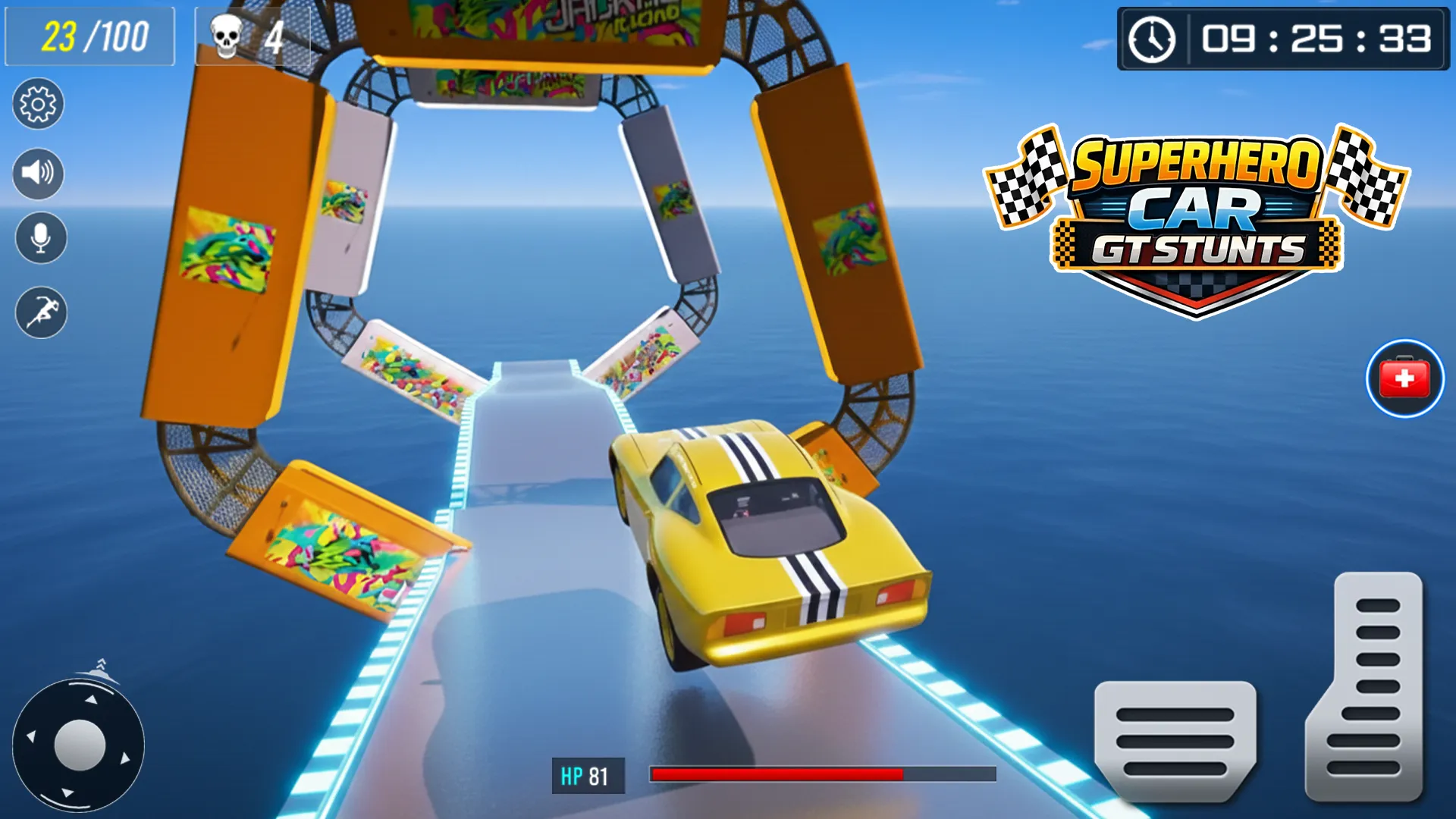Tap the red HP 81 health bar
Viewport: 1456px width, 819px height.
click(773, 774)
